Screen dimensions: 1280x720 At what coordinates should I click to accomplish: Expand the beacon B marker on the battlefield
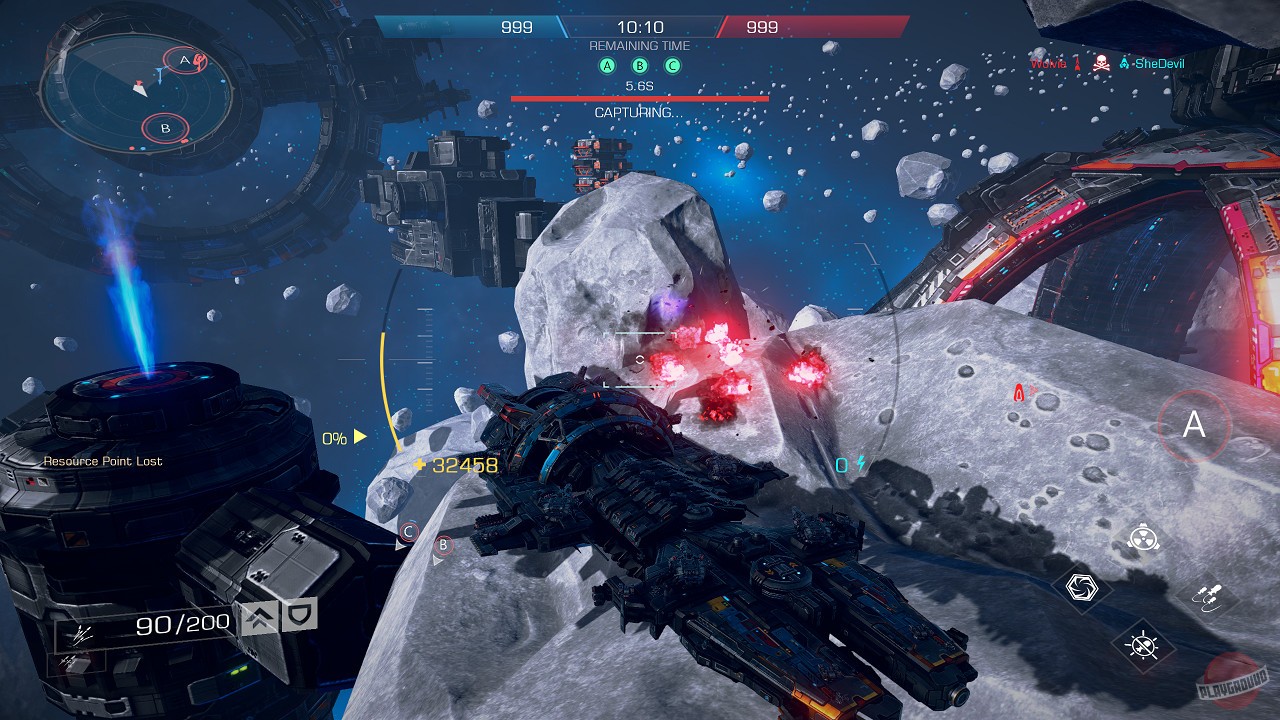pos(443,545)
